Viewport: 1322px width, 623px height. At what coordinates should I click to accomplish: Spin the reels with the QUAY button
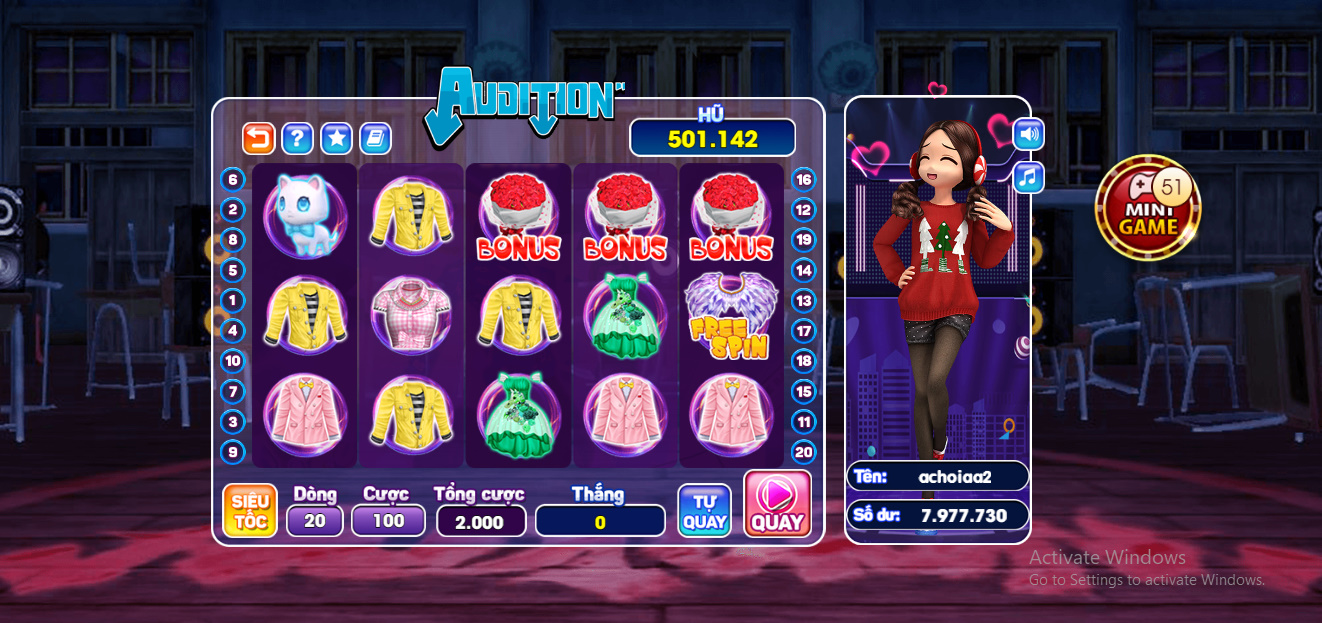[777, 505]
